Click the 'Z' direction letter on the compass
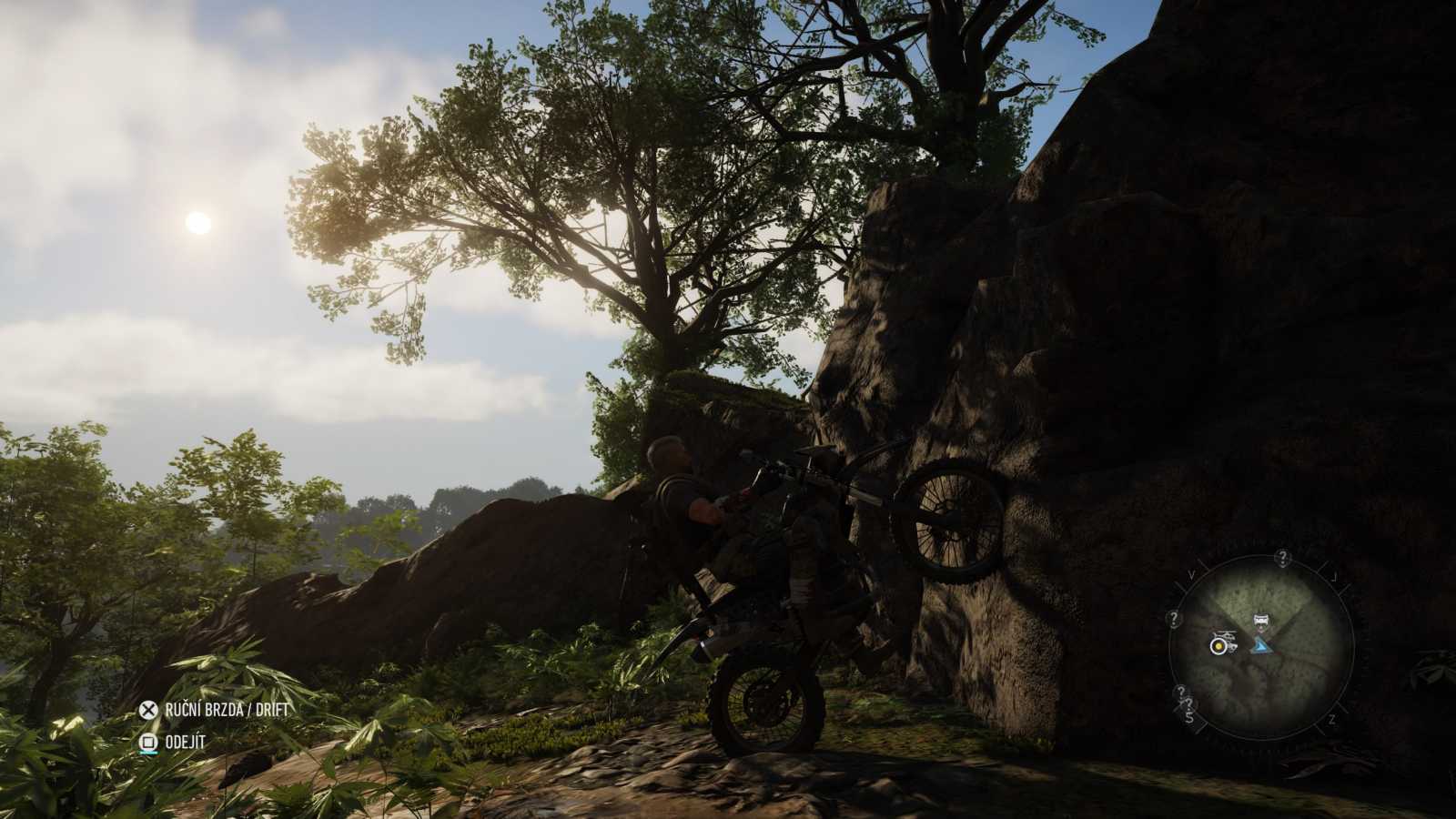This screenshot has height=819, width=1456. [1332, 718]
